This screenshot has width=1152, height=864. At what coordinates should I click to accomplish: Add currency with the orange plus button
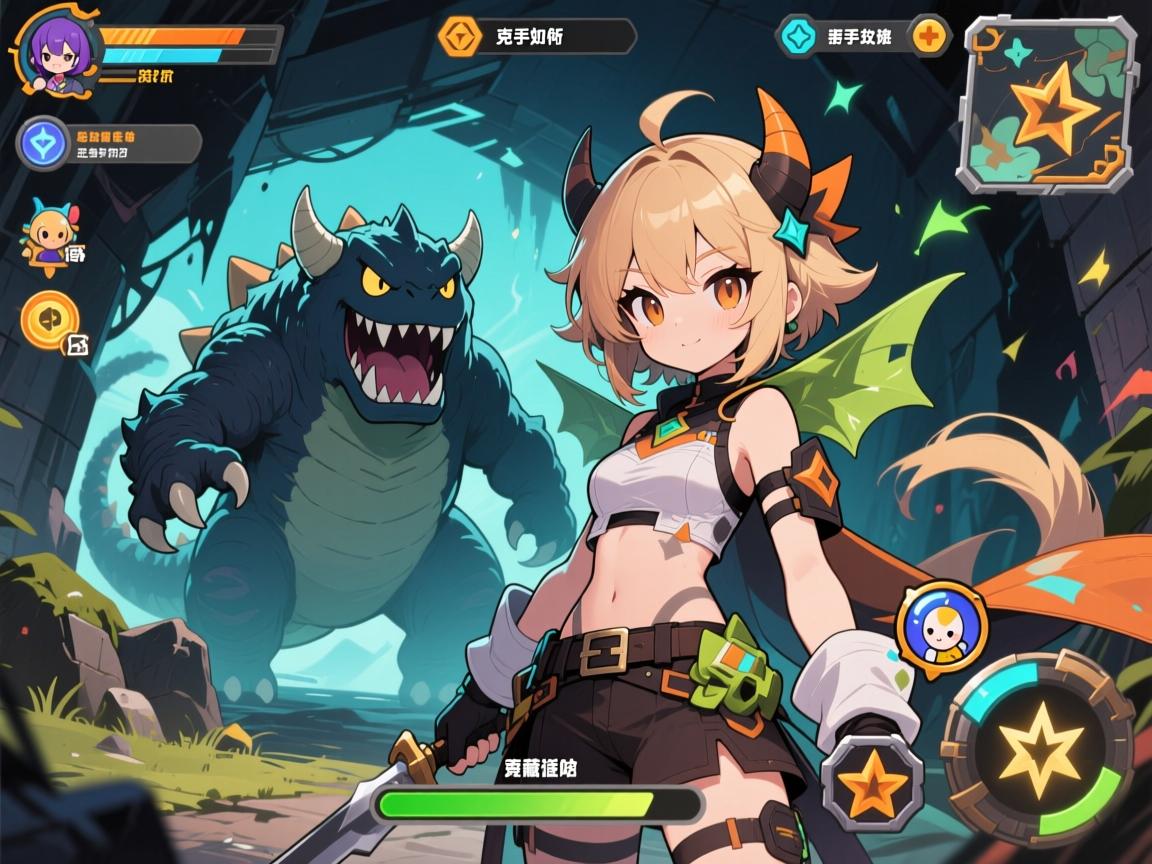point(930,36)
